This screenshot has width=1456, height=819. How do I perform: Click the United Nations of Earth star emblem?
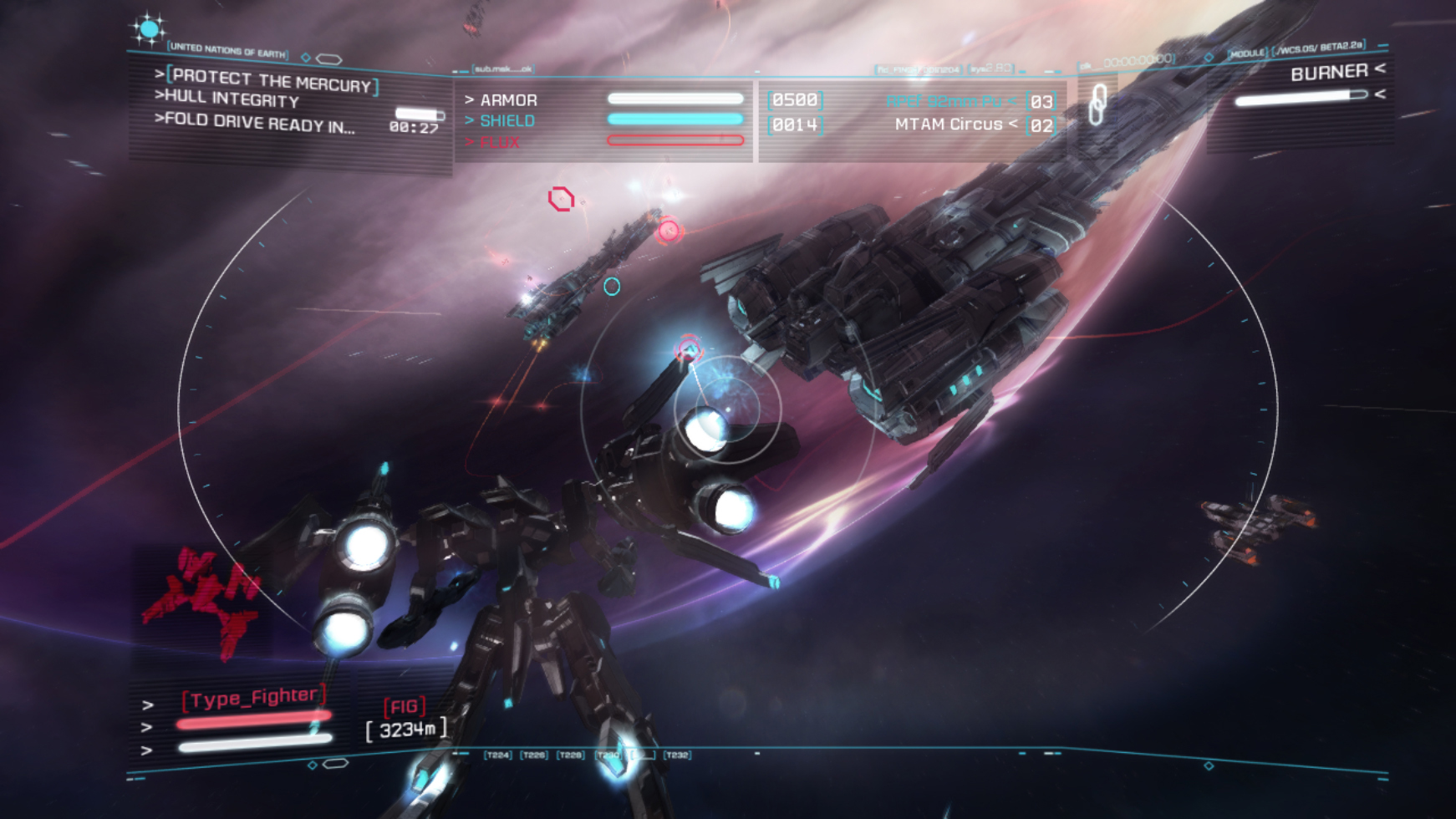pos(149,30)
